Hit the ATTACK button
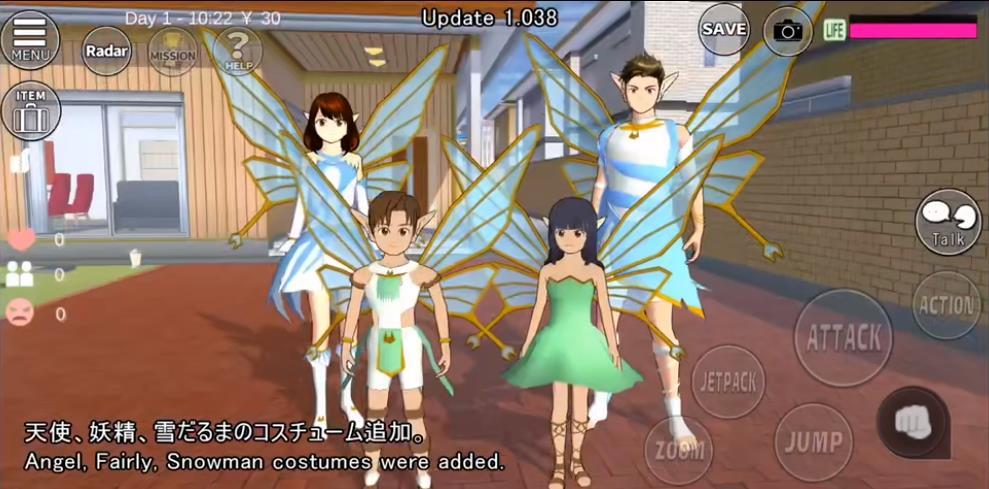The height and width of the screenshot is (489, 989). [x=843, y=337]
